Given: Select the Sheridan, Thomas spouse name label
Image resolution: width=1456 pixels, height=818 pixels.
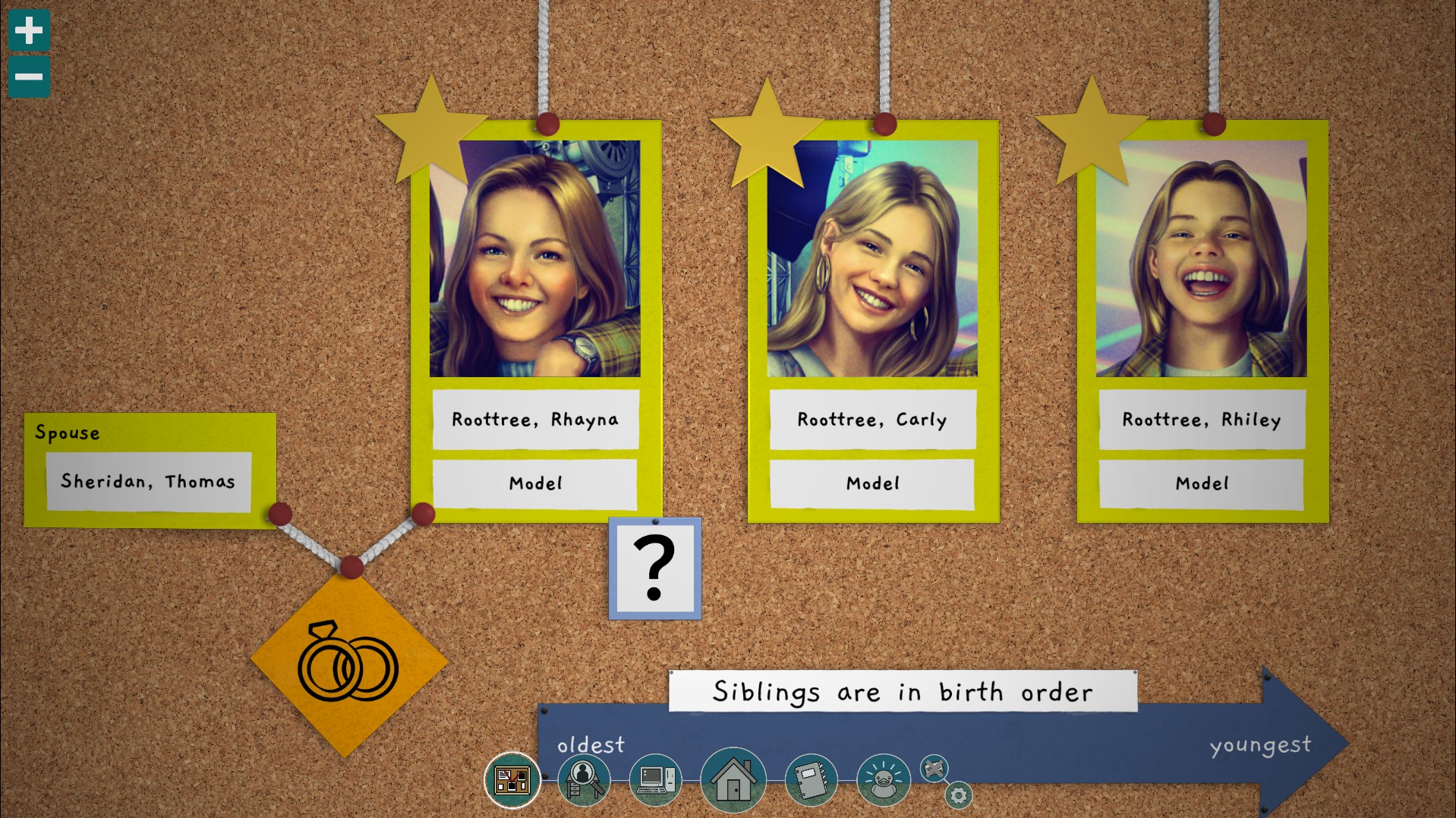Looking at the screenshot, I should 149,481.
